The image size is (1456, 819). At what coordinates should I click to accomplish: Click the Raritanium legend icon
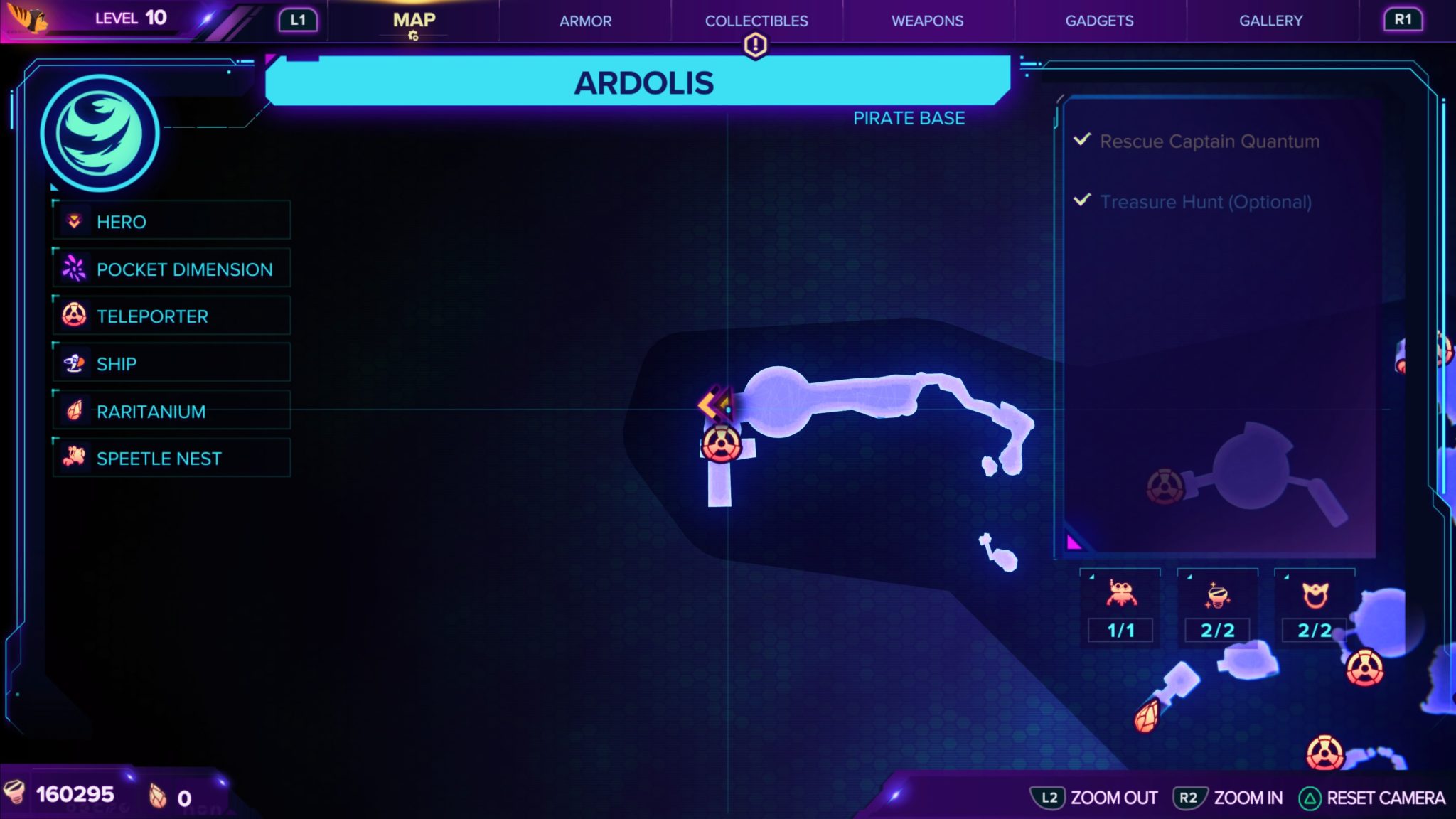tap(76, 410)
